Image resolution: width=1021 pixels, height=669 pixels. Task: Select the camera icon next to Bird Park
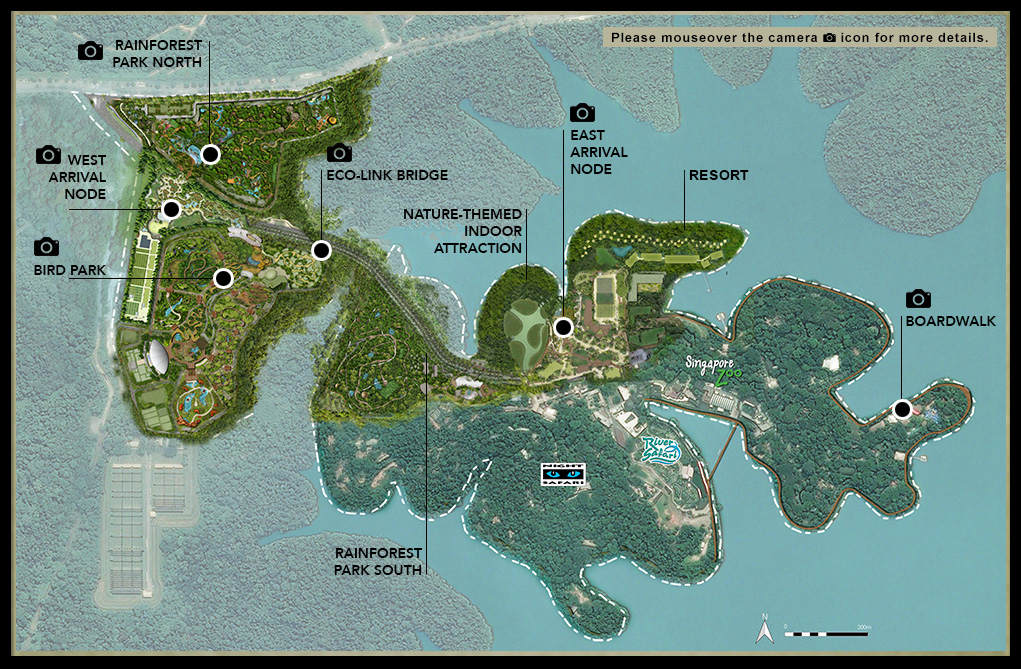tap(46, 247)
